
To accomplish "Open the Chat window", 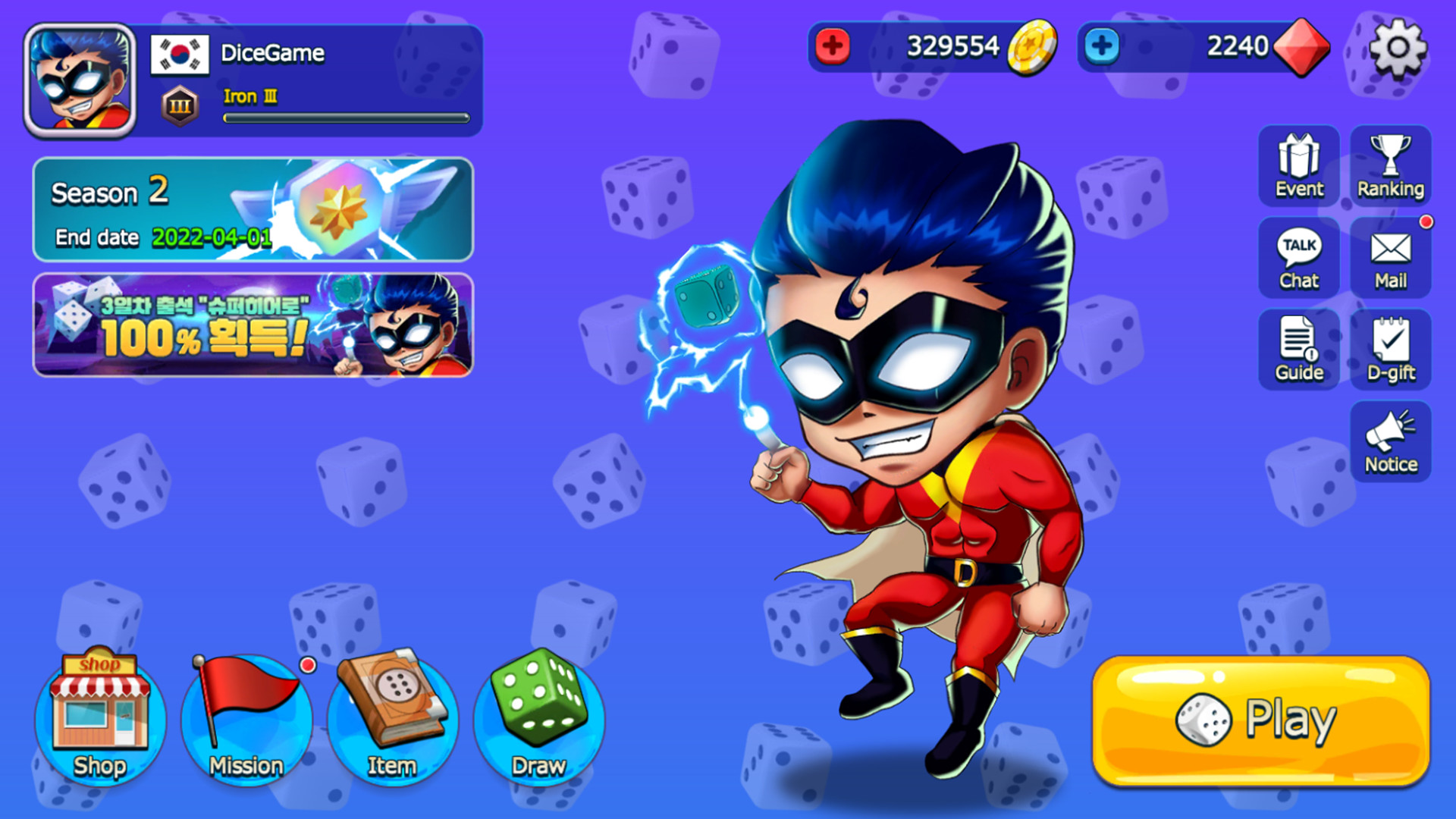I will point(1298,258).
